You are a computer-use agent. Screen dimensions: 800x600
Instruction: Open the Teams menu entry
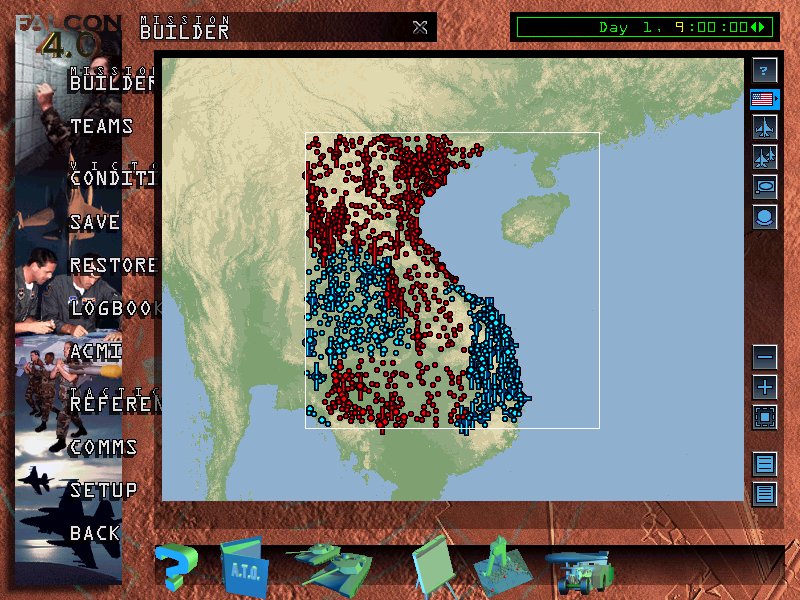tap(101, 127)
